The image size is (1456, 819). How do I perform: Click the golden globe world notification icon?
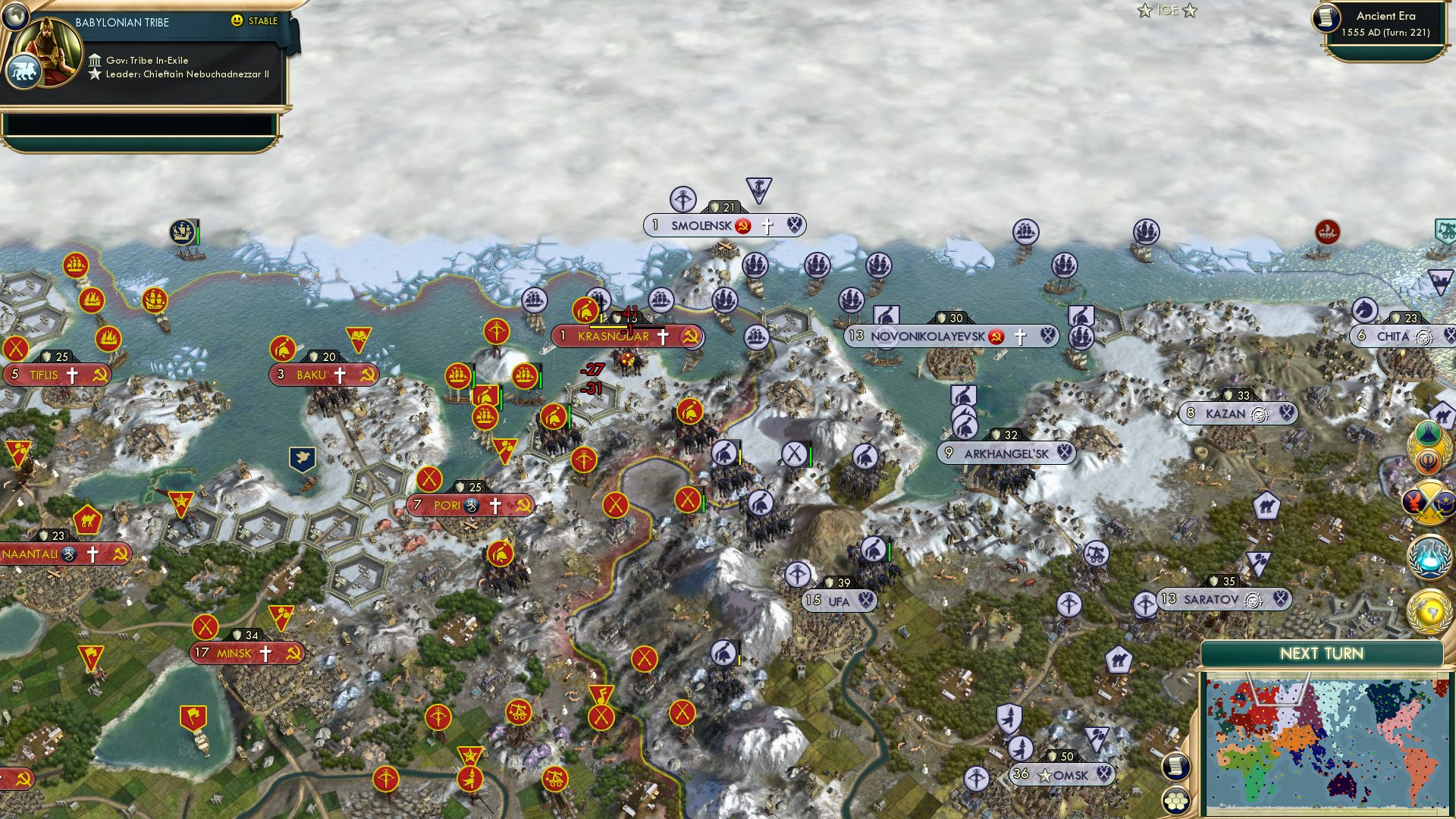(x=1430, y=611)
